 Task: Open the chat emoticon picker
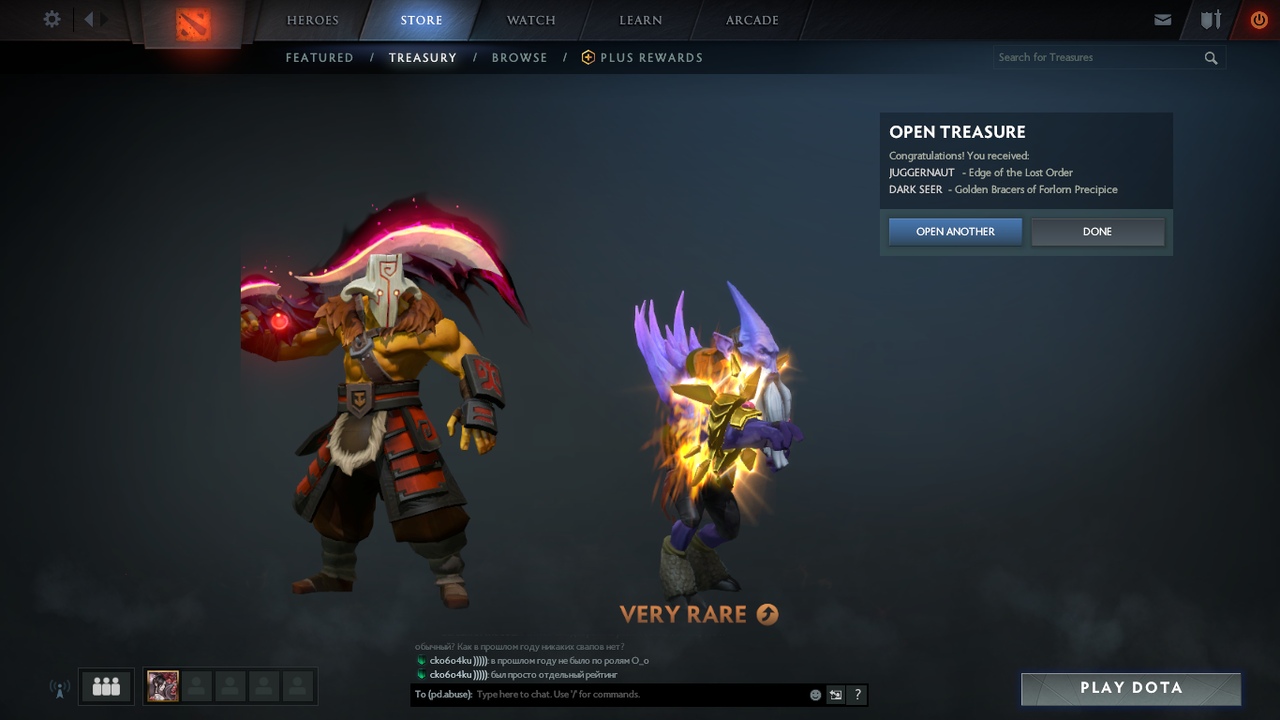click(815, 695)
